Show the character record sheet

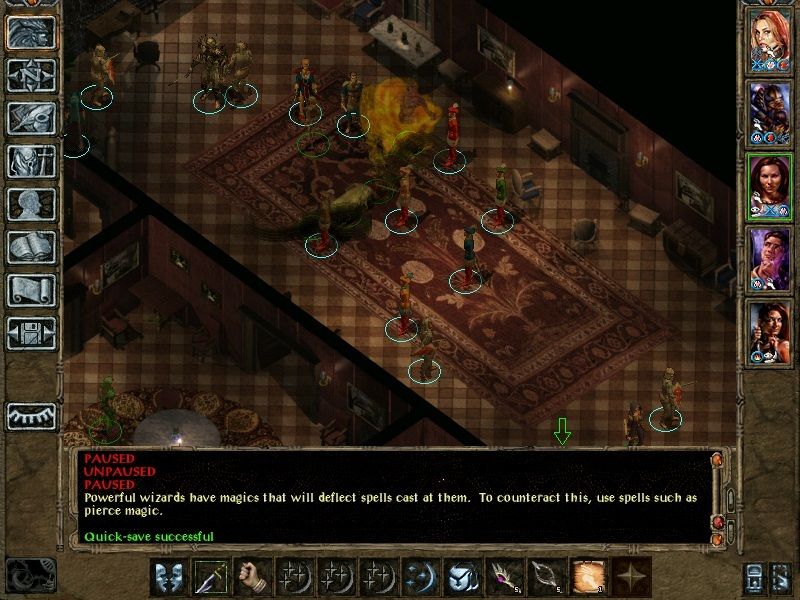30,204
